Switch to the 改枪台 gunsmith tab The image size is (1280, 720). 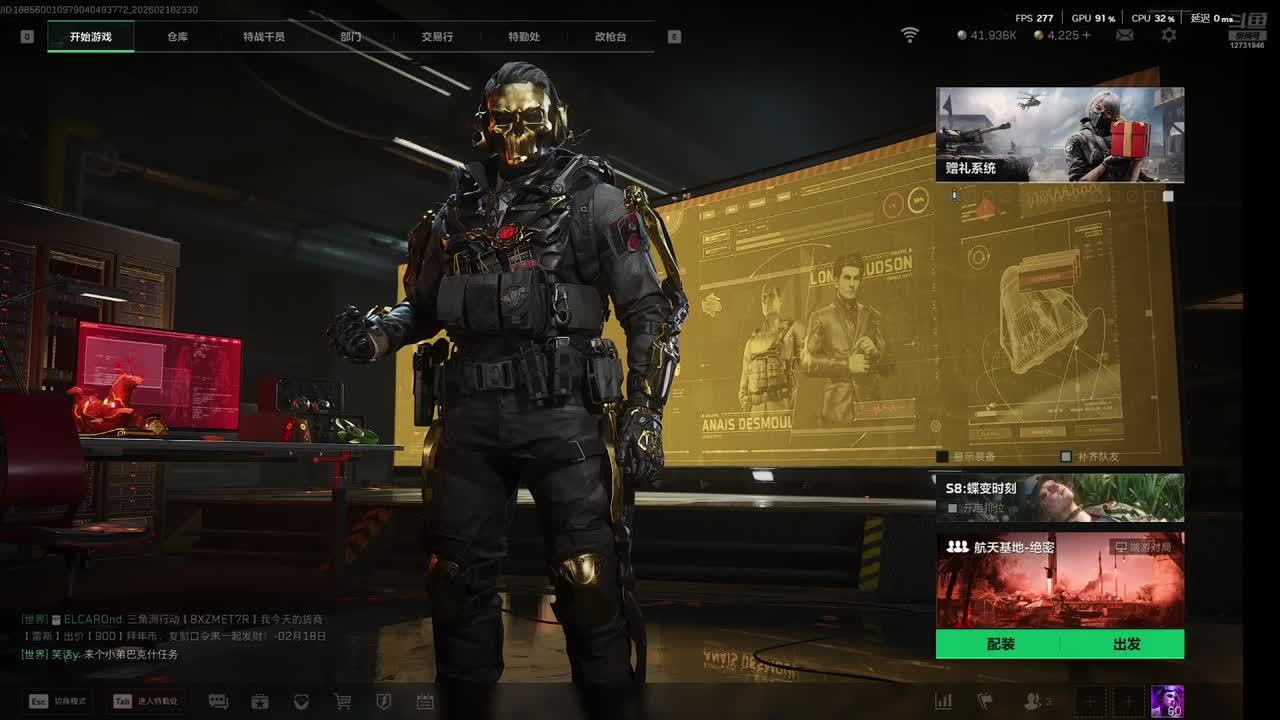click(x=610, y=37)
